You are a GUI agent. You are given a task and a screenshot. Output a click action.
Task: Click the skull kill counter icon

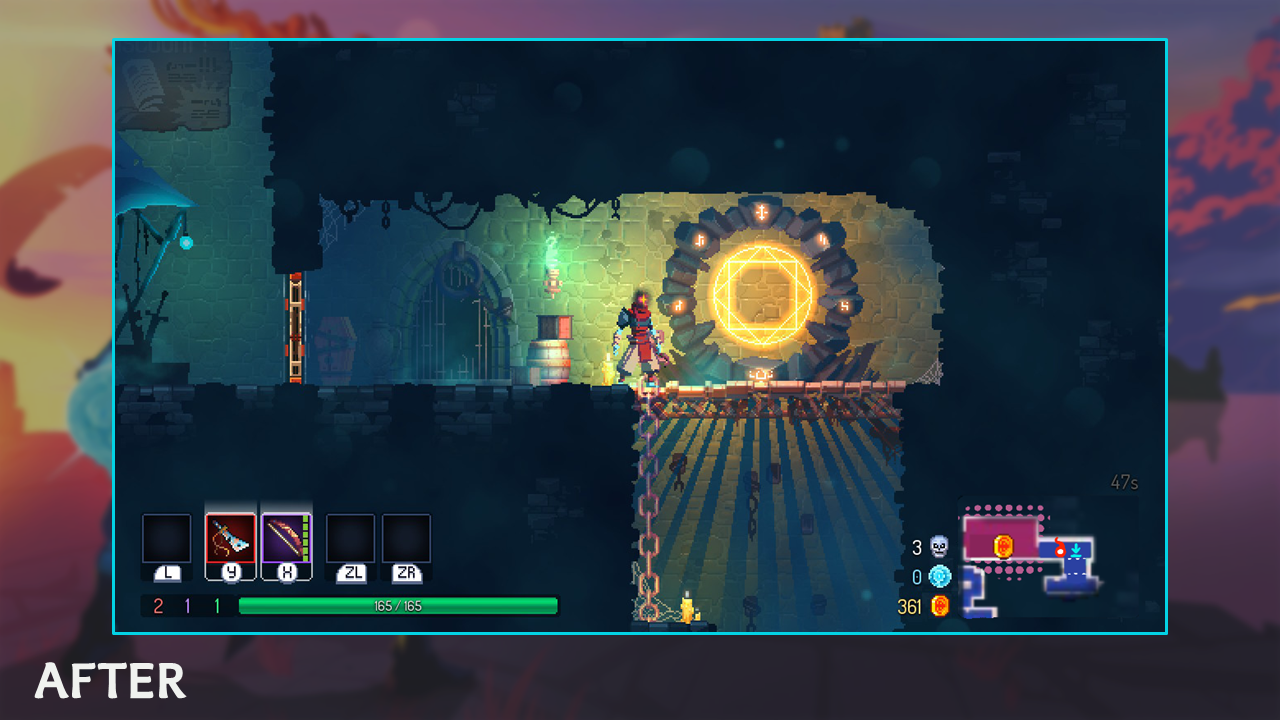click(x=939, y=547)
